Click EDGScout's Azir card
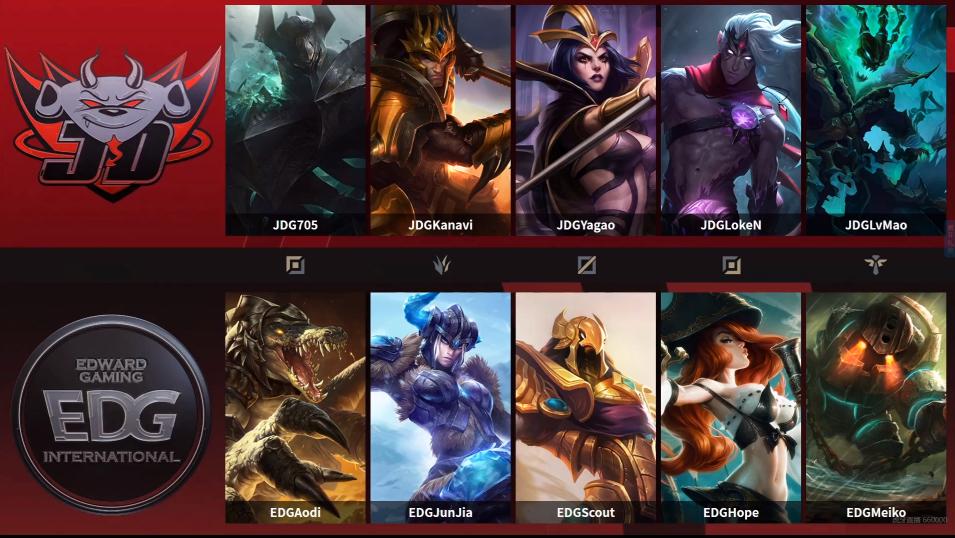Image resolution: width=955 pixels, height=538 pixels. click(586, 405)
